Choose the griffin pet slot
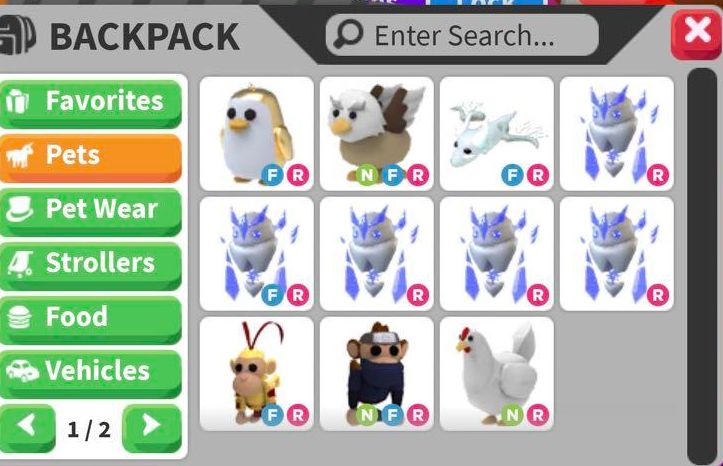Viewport: 723px width, 466px height. pos(376,133)
